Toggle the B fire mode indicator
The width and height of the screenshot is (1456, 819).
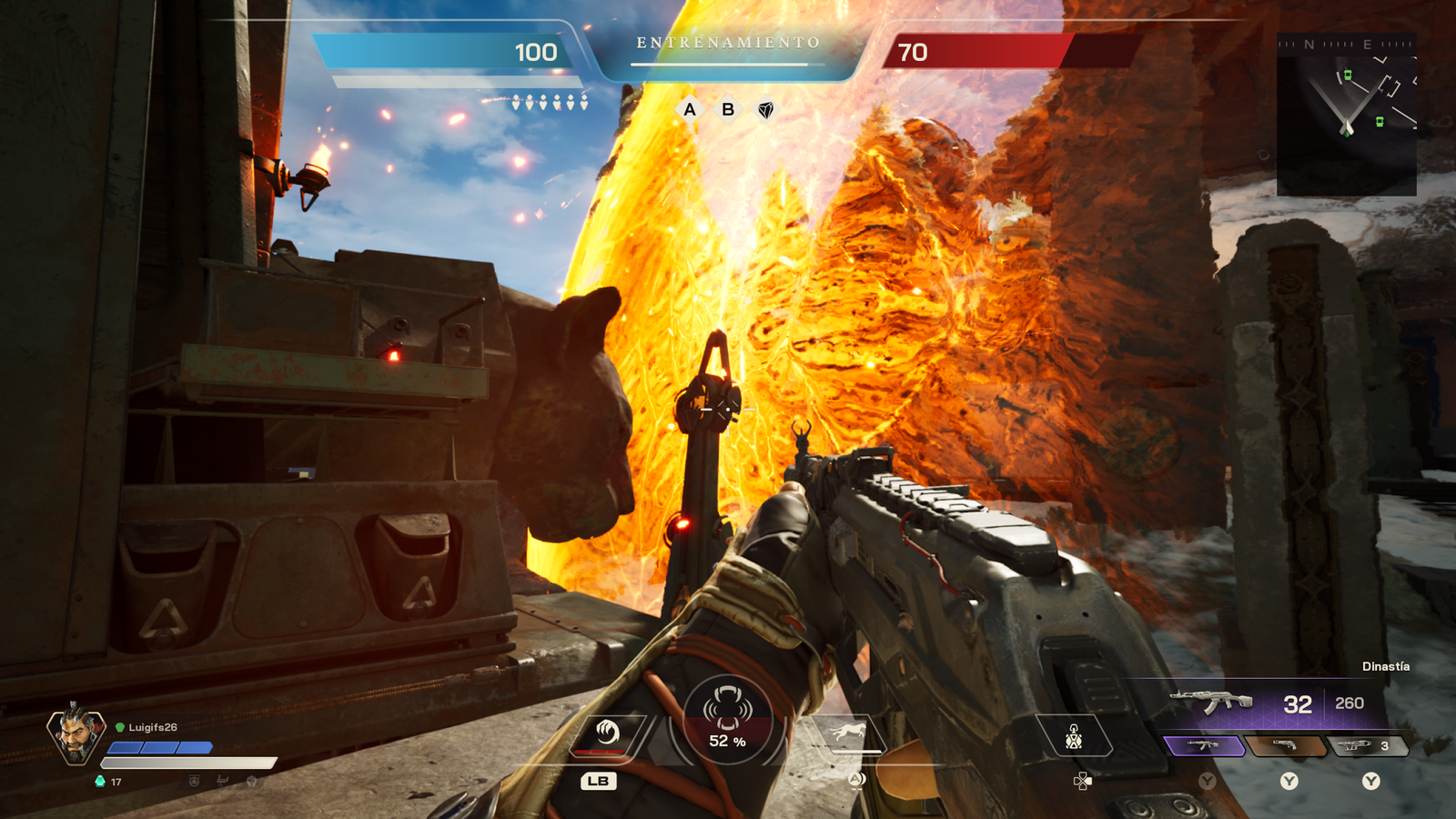click(728, 110)
